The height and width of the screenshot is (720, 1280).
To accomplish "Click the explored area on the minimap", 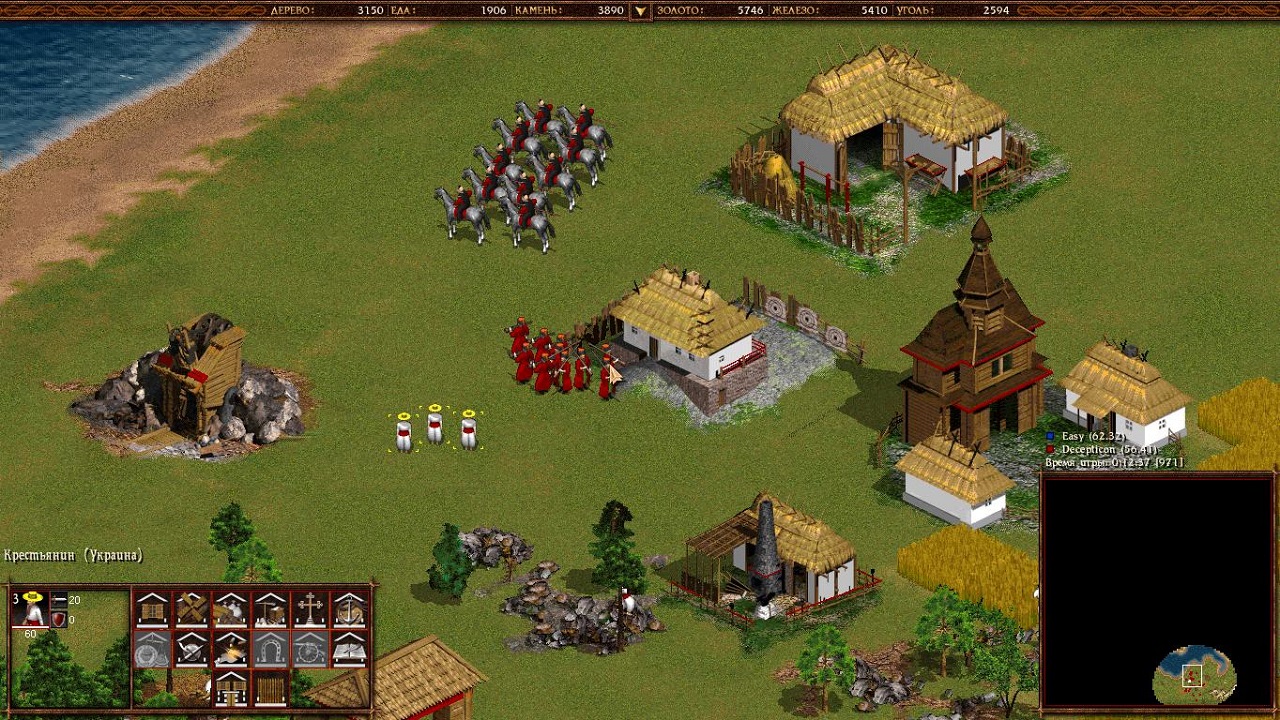I will click(1193, 677).
